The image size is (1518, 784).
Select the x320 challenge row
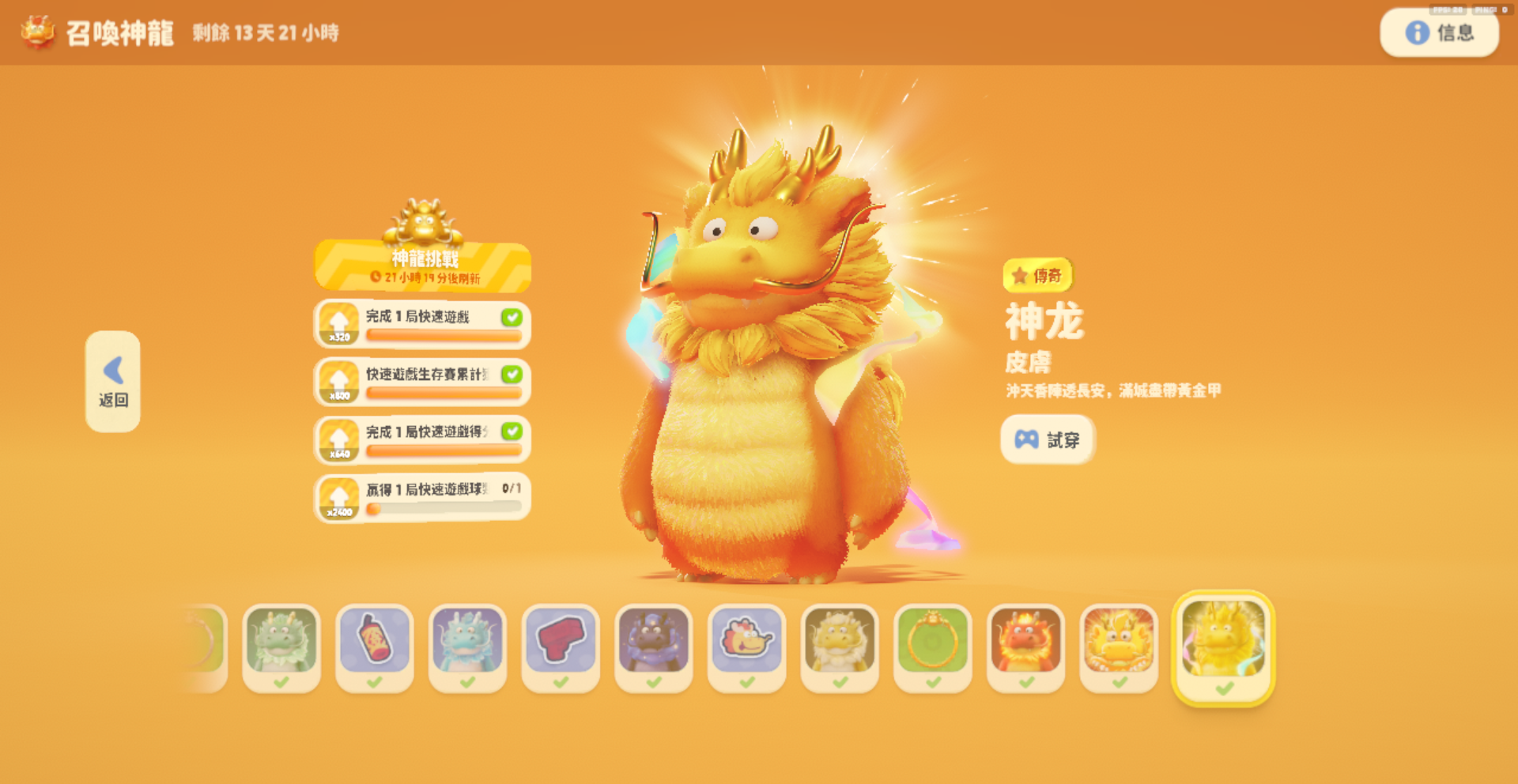click(x=423, y=325)
